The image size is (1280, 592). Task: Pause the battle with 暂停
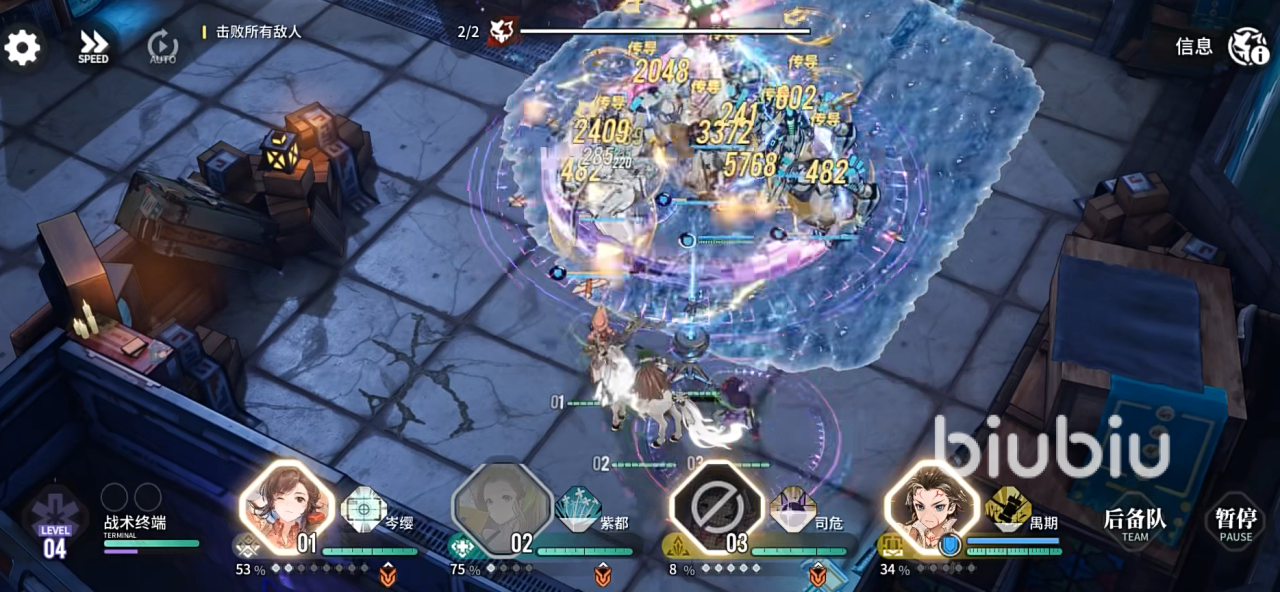coord(1235,523)
